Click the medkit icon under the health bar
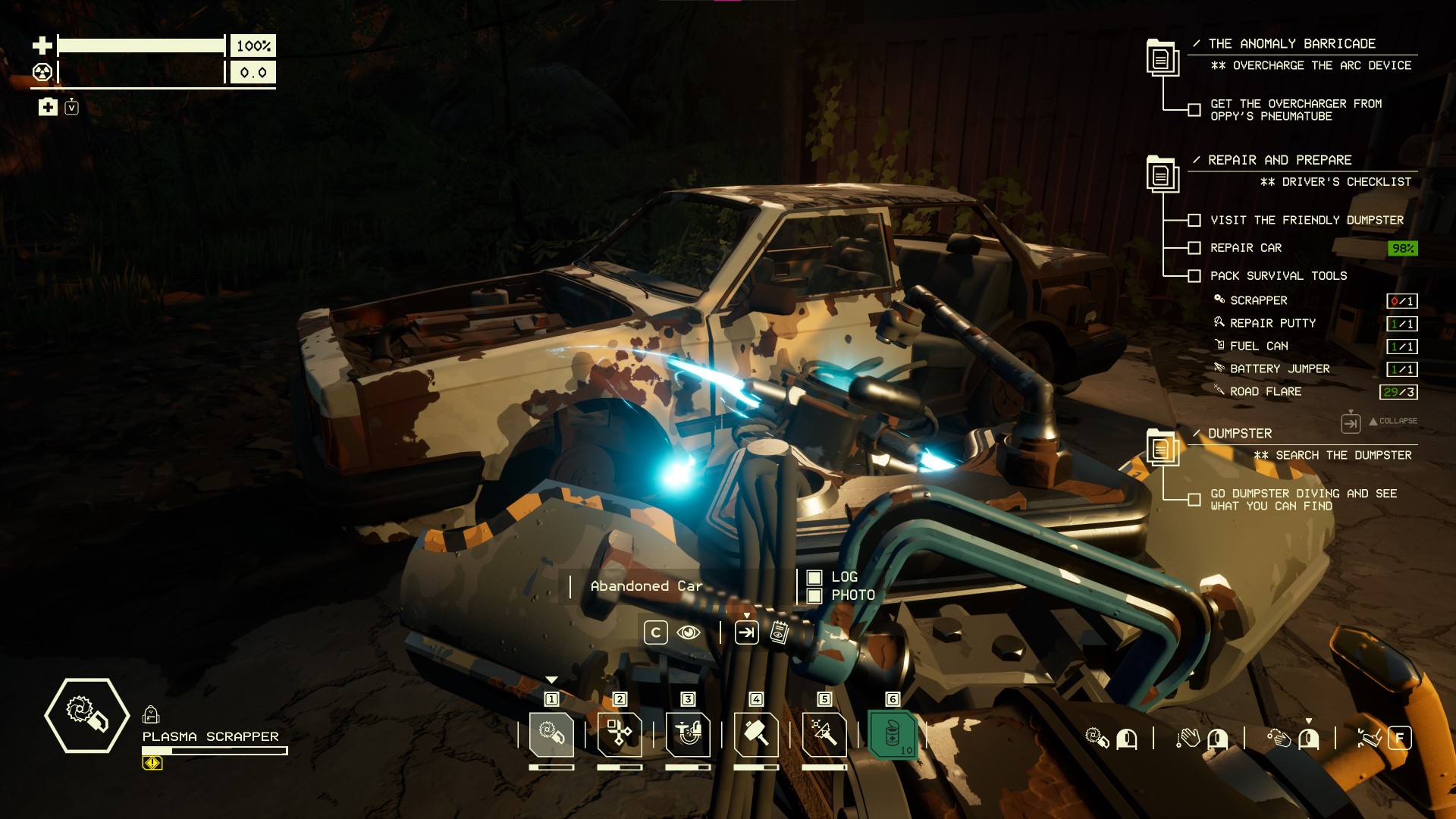The image size is (1456, 819). [x=48, y=107]
